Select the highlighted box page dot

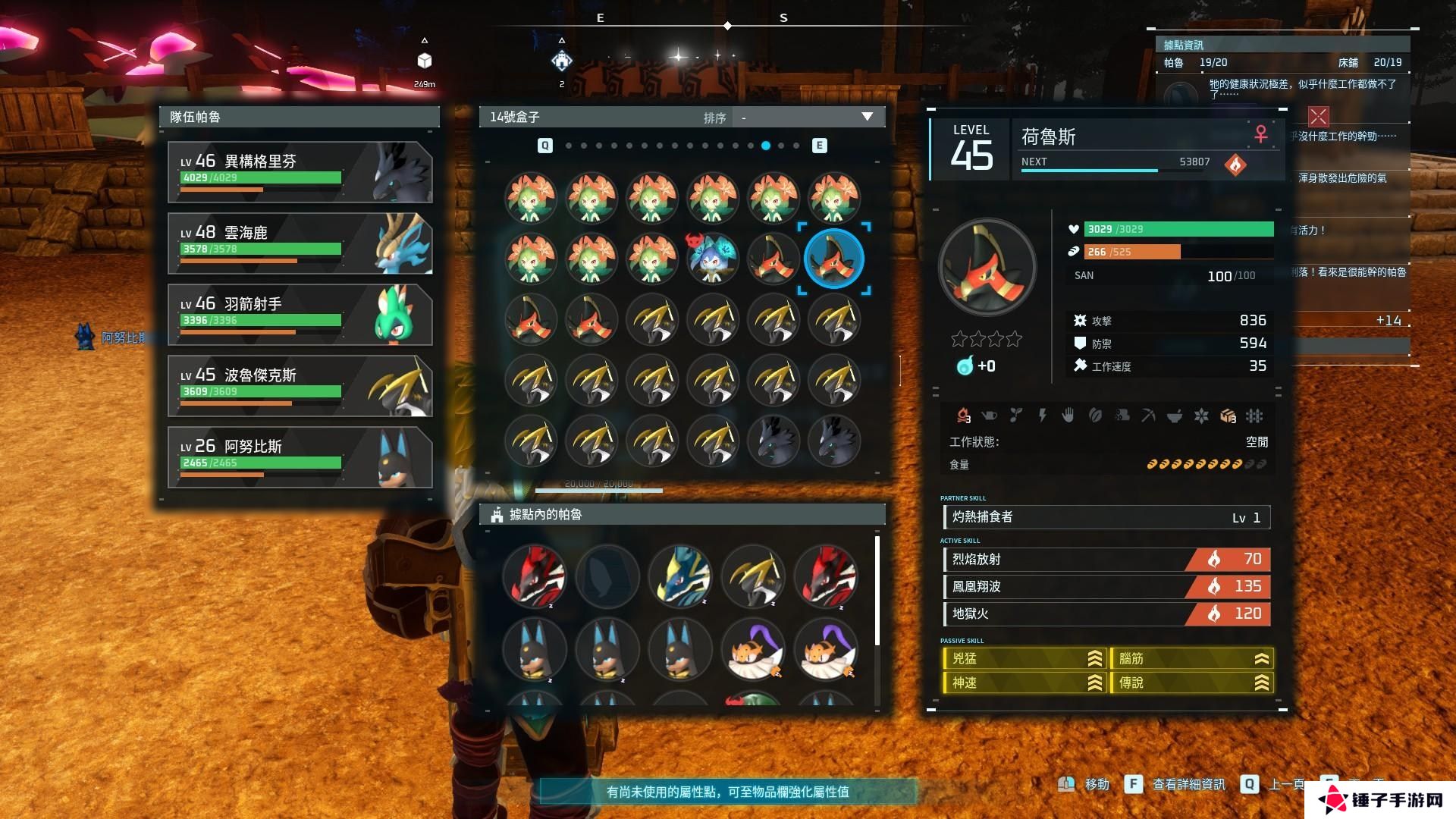(766, 146)
